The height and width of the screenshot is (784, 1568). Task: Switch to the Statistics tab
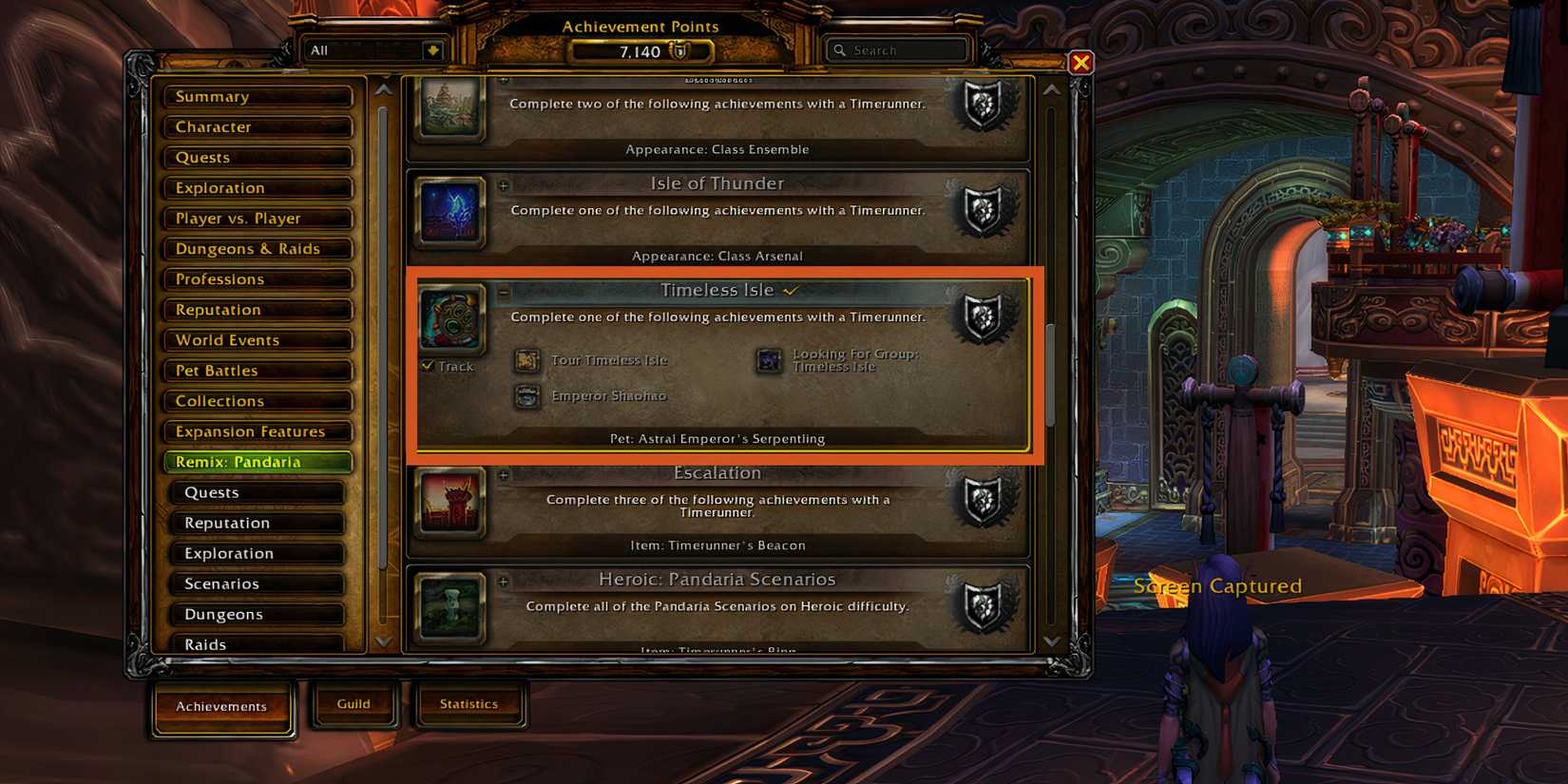[469, 703]
